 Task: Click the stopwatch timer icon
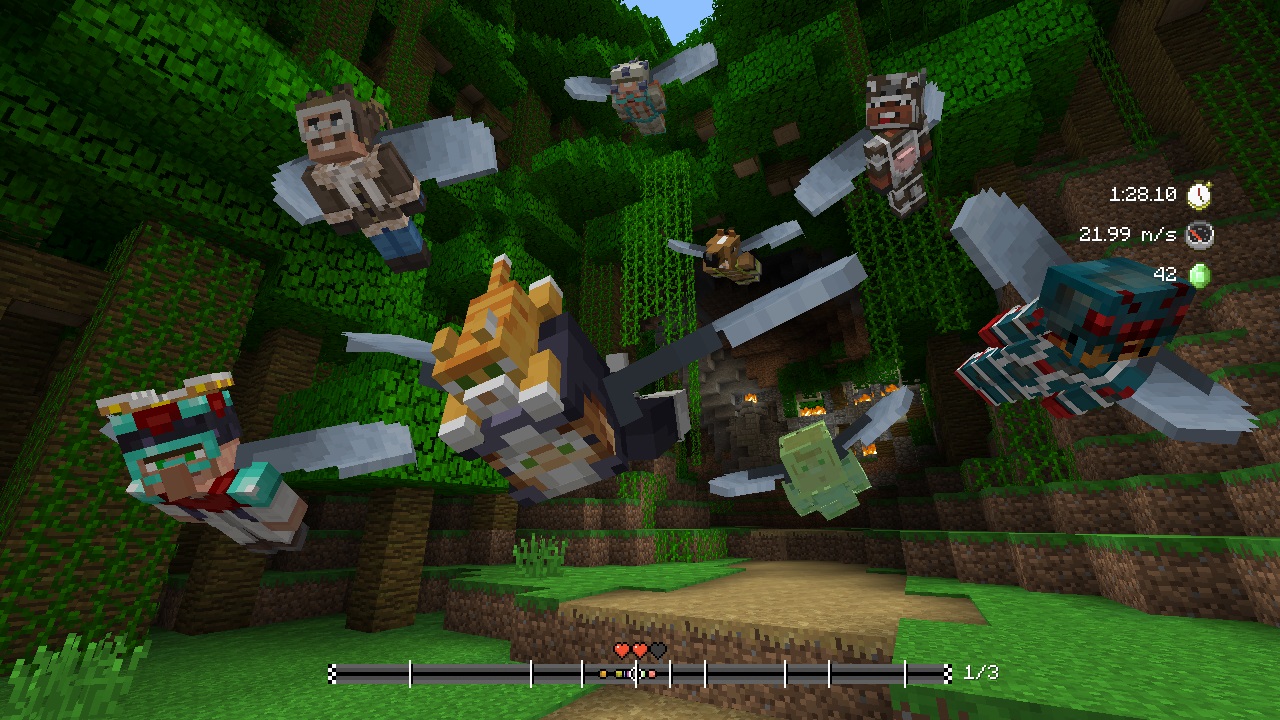(1199, 196)
